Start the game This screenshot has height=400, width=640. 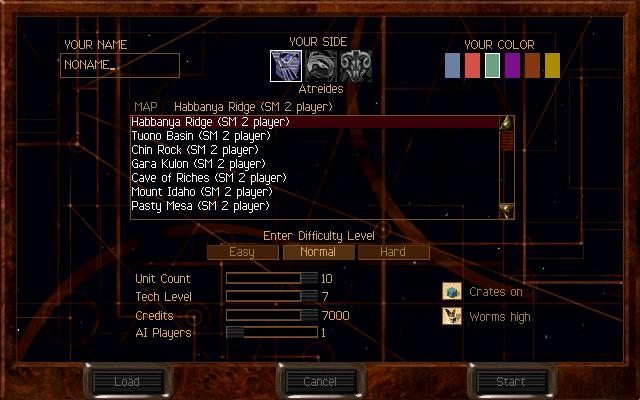(511, 381)
